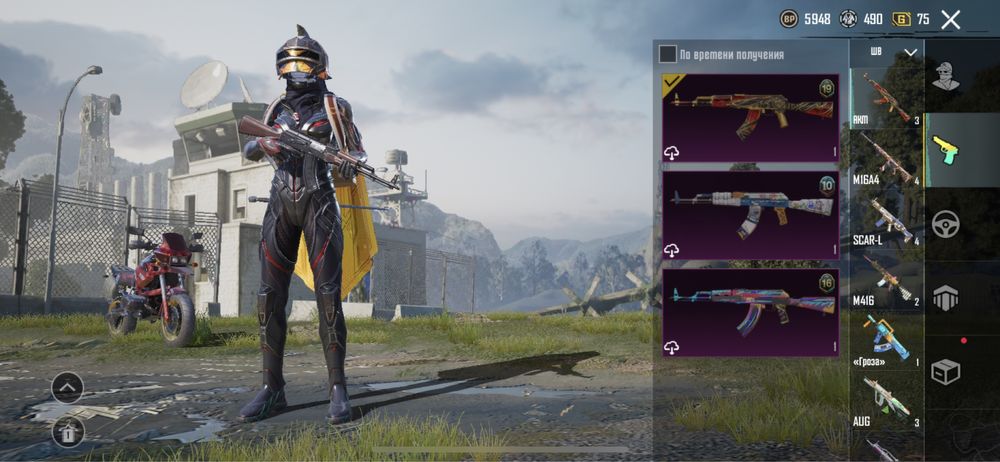Screen dimensions: 1000x462
Task: Open the weapon category dropdown arrow
Action: [910, 52]
